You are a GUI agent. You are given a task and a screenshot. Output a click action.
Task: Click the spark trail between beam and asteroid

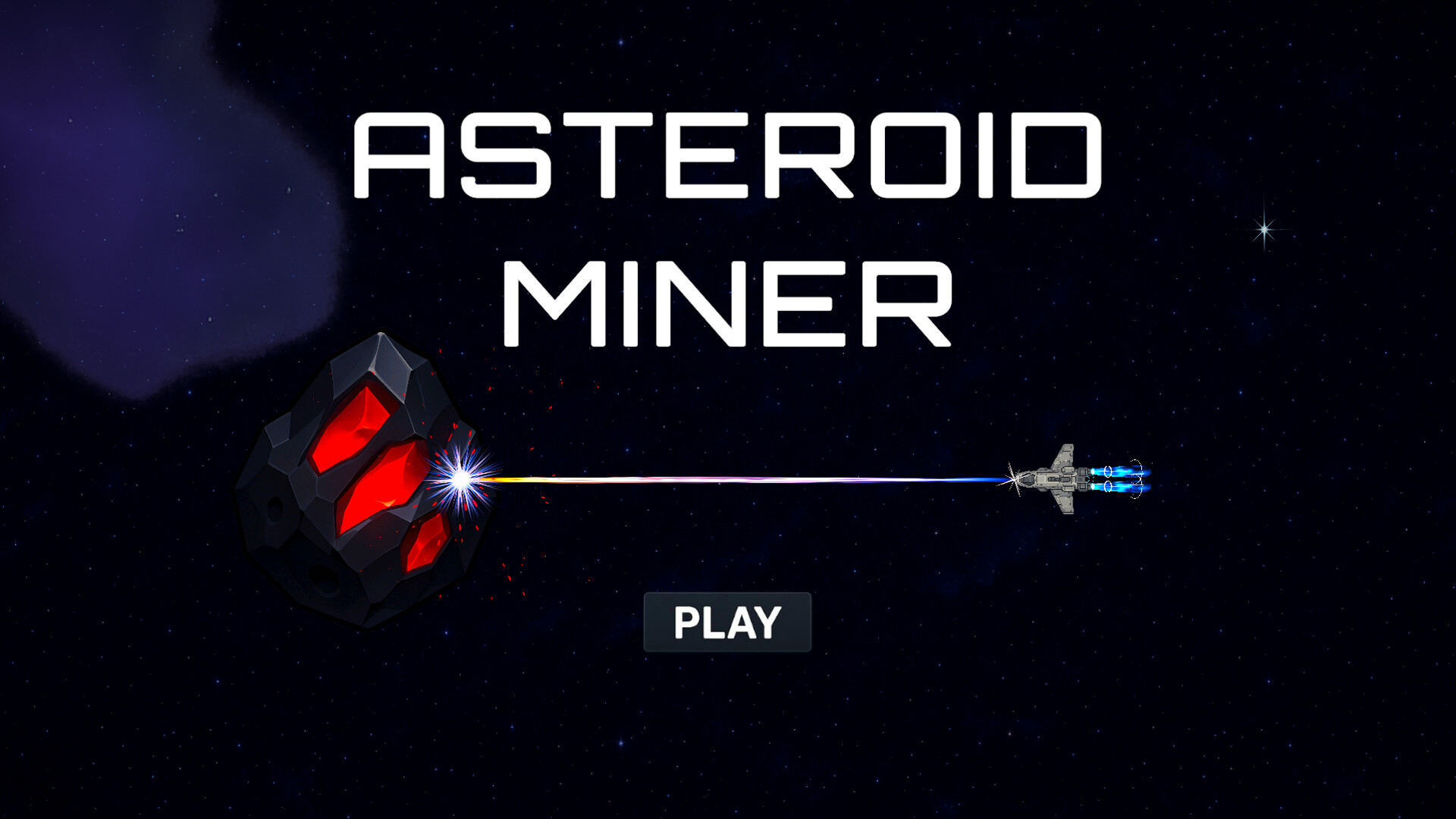tap(516, 479)
